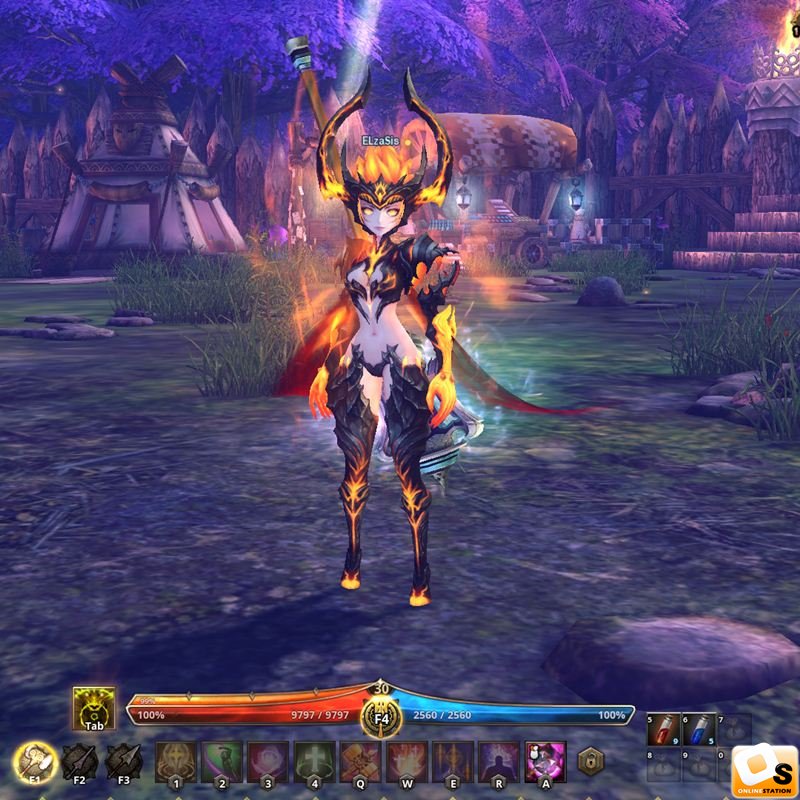The width and height of the screenshot is (800, 800).
Task: Activate the pink skill bound to A
Action: 545,762
